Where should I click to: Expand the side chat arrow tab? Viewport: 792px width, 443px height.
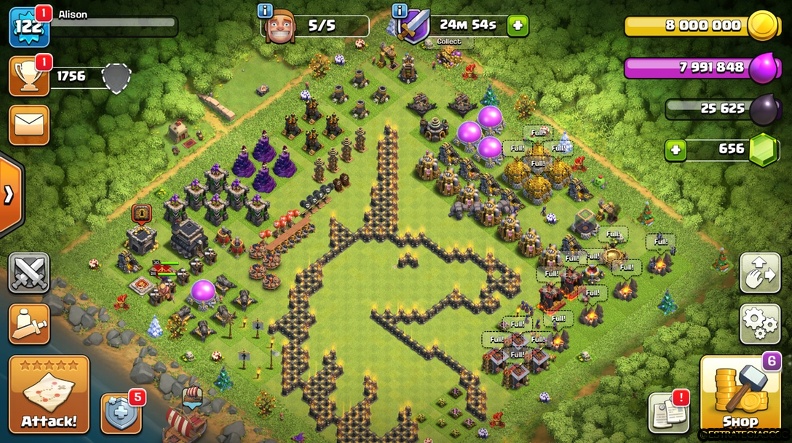pos(9,194)
